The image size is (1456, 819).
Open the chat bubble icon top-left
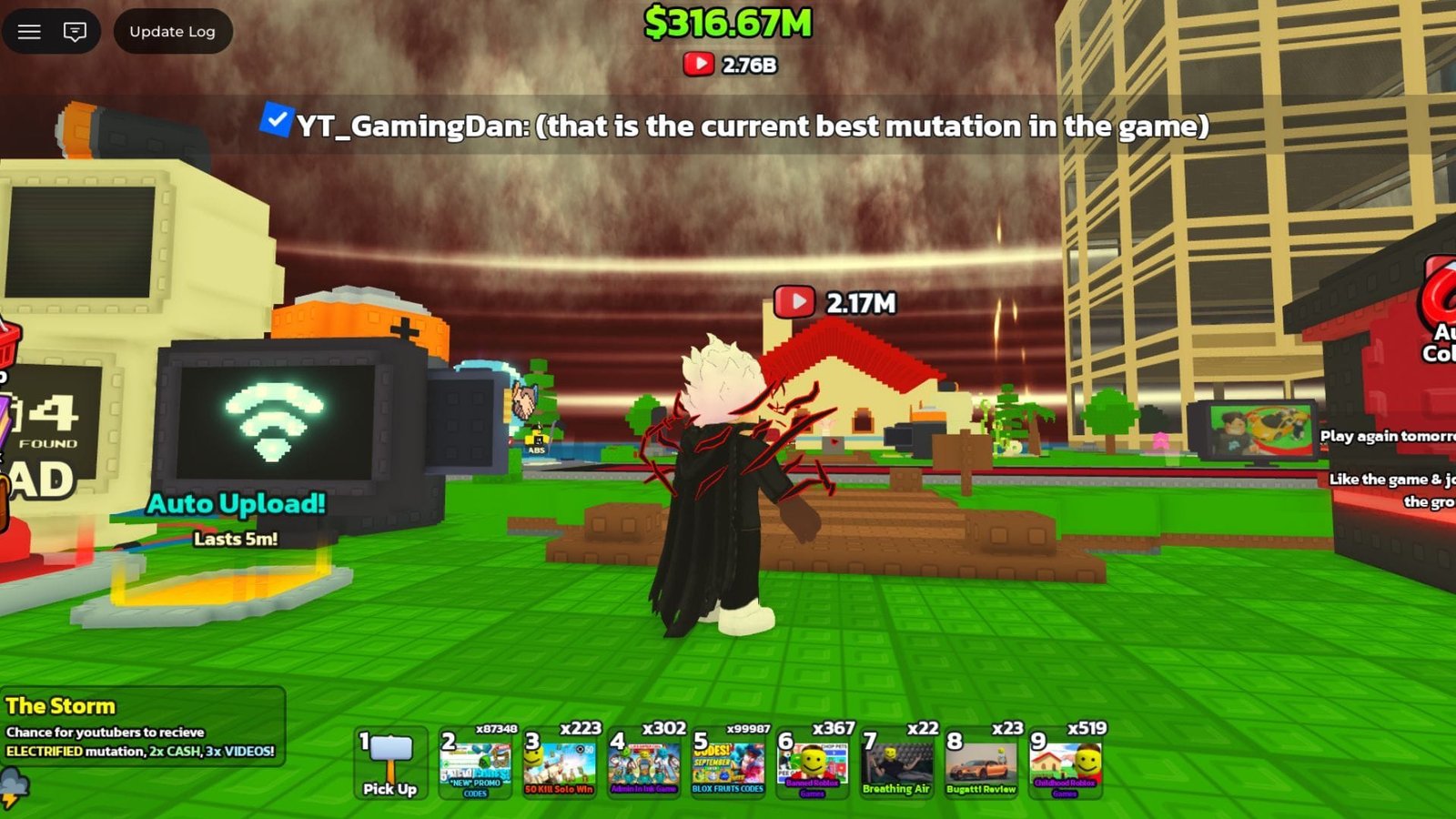(75, 32)
